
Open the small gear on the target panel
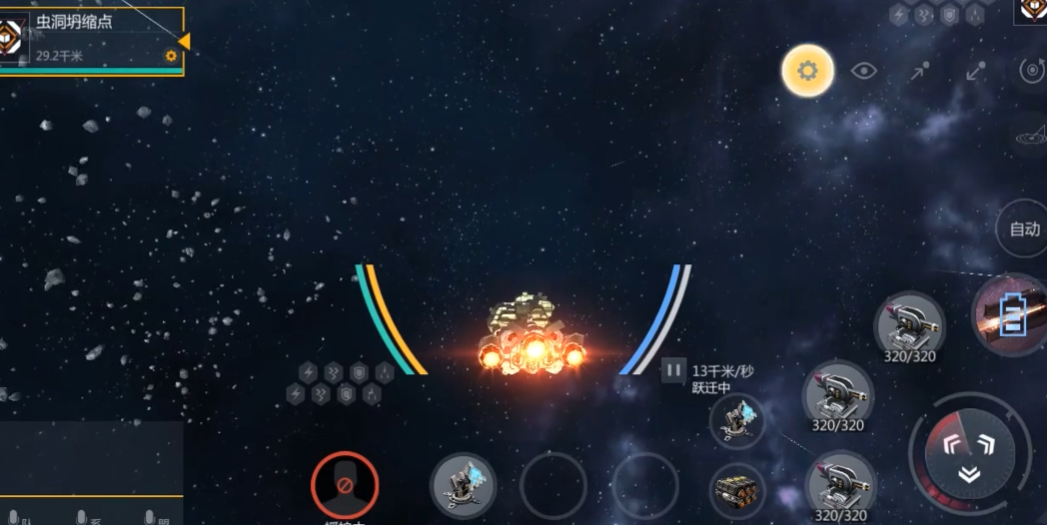(171, 56)
